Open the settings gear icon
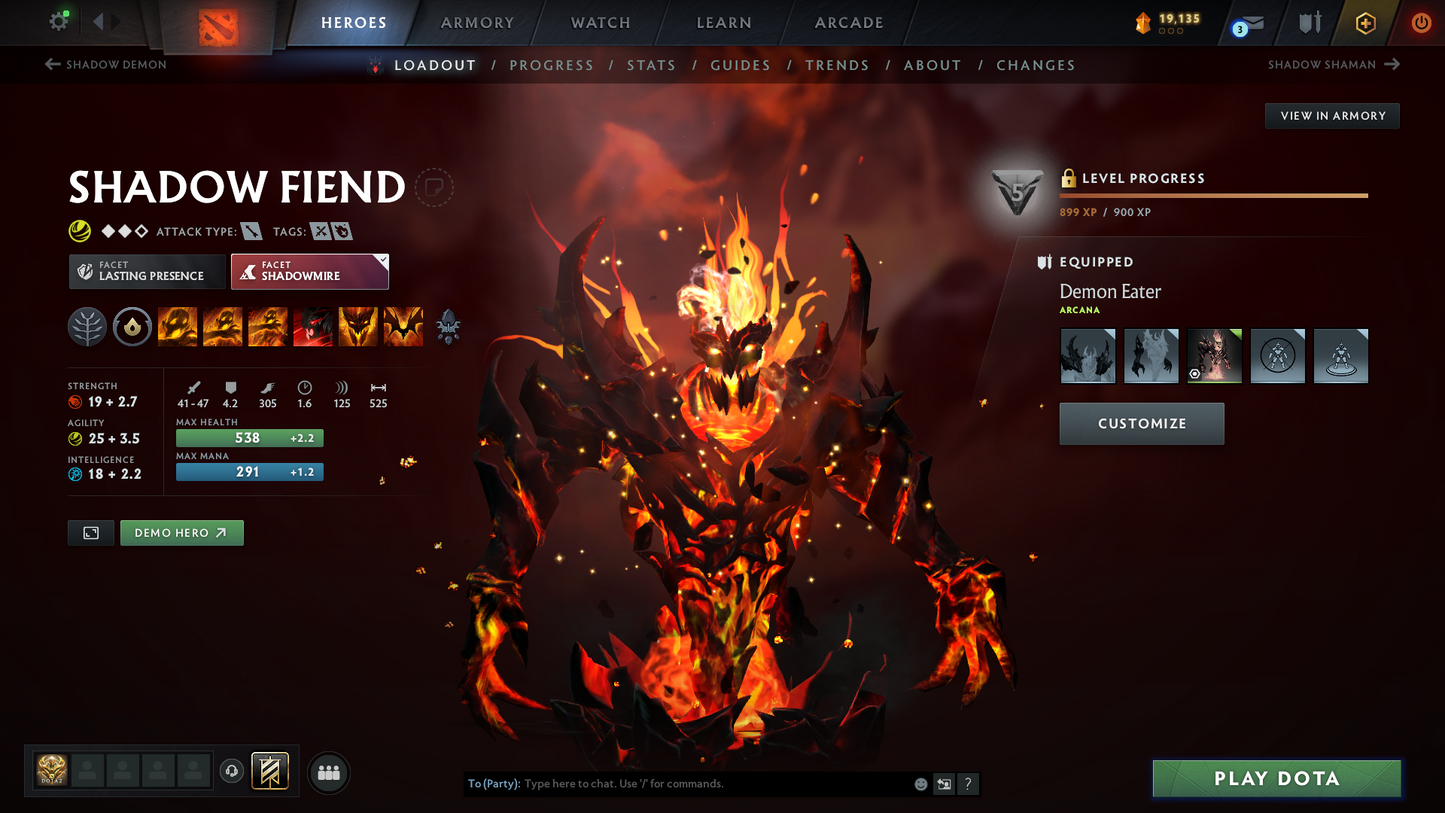 tap(58, 20)
